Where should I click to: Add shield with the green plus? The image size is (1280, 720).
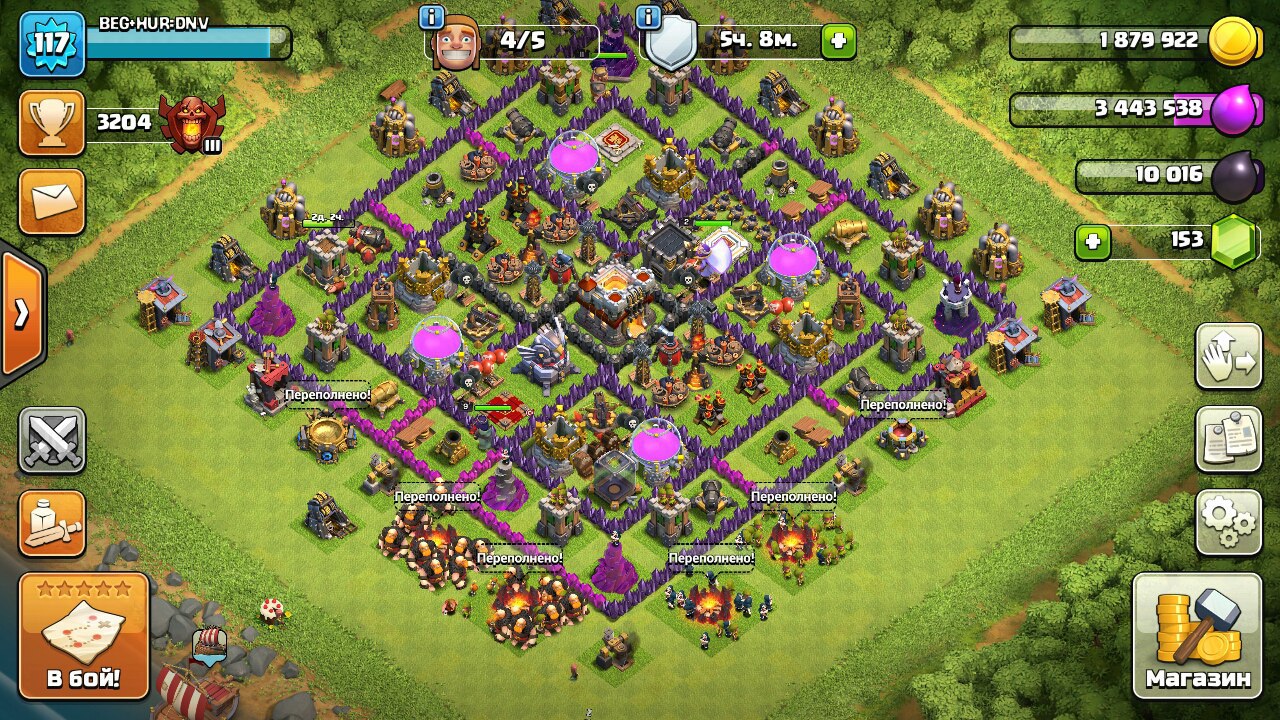pos(838,42)
